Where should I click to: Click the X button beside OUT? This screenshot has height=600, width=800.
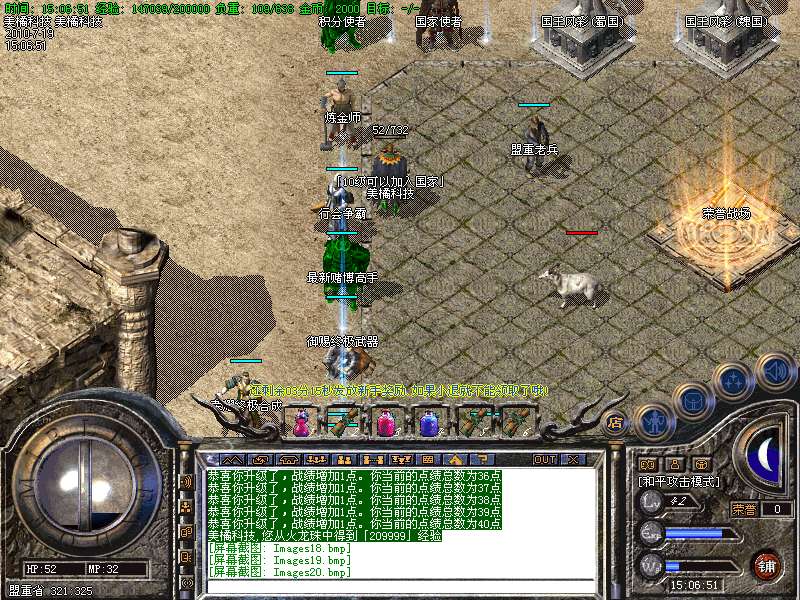pyautogui.click(x=574, y=459)
